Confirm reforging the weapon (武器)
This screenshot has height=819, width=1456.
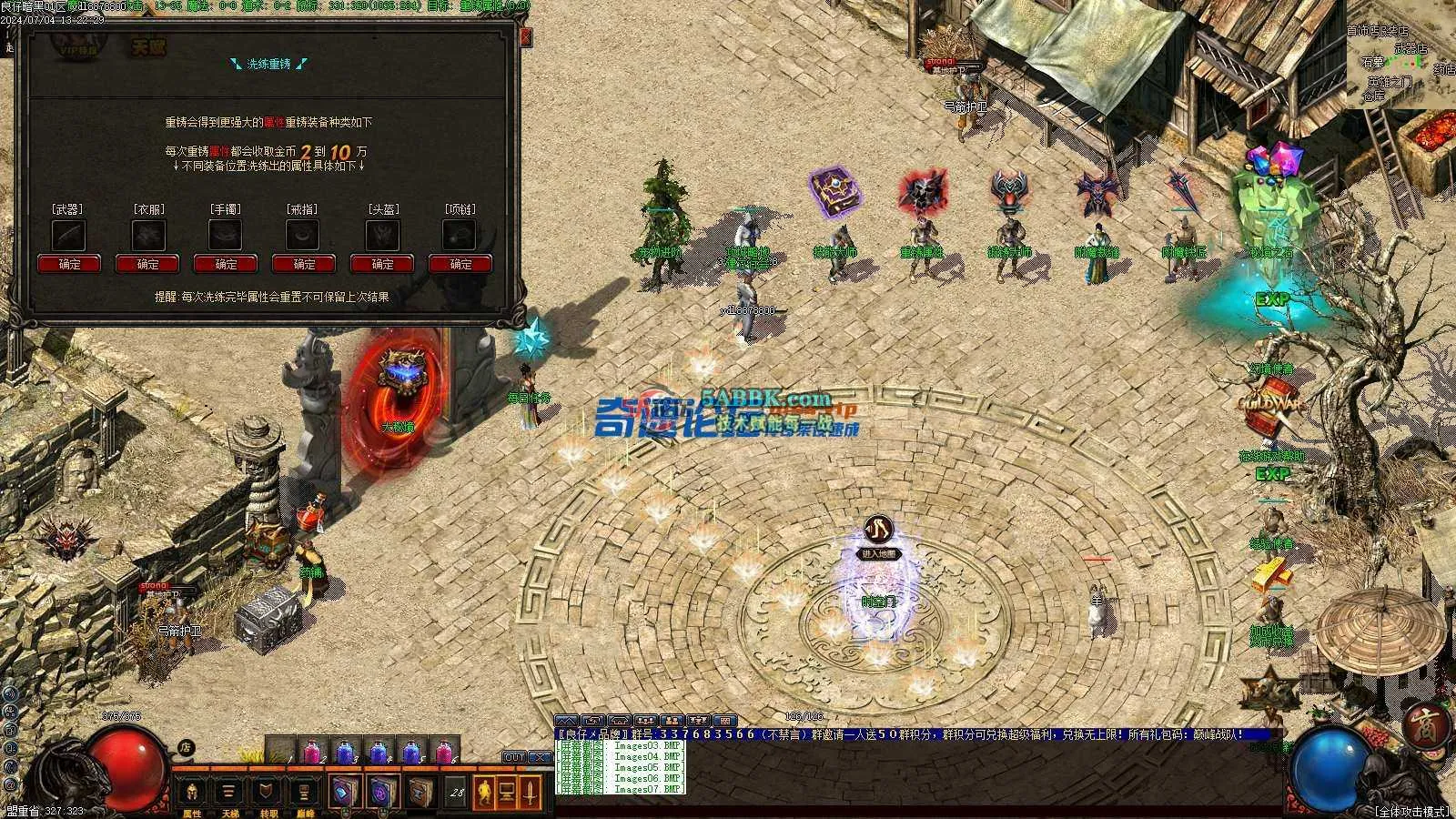click(69, 264)
